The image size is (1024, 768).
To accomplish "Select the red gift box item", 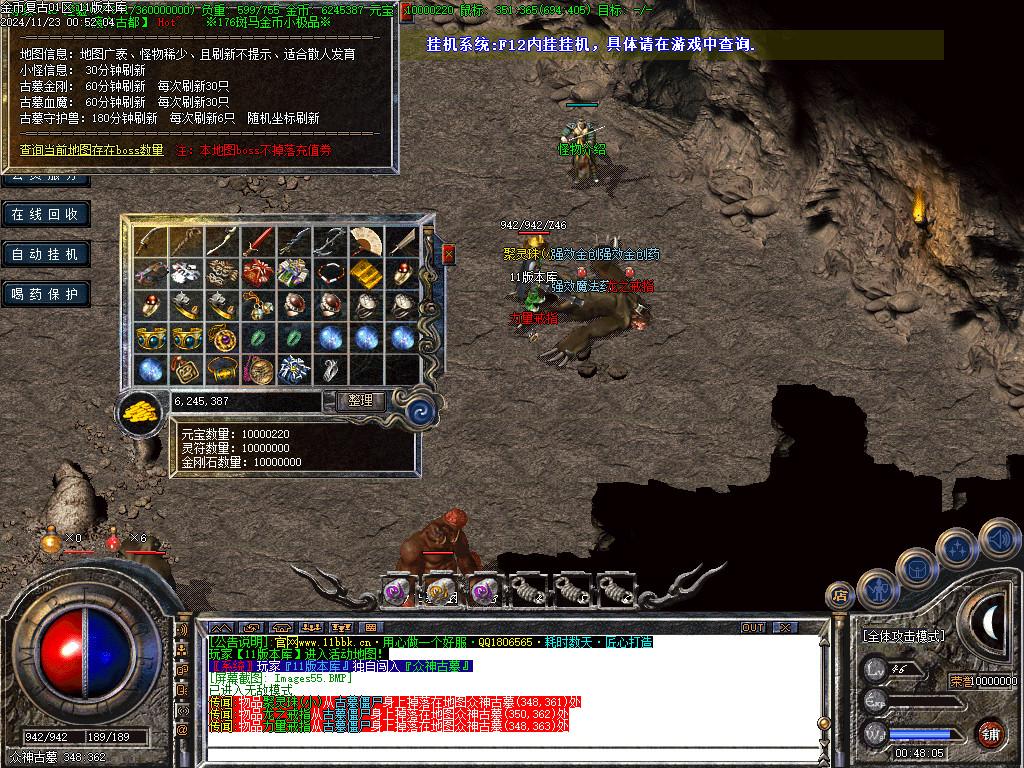I will 258,273.
